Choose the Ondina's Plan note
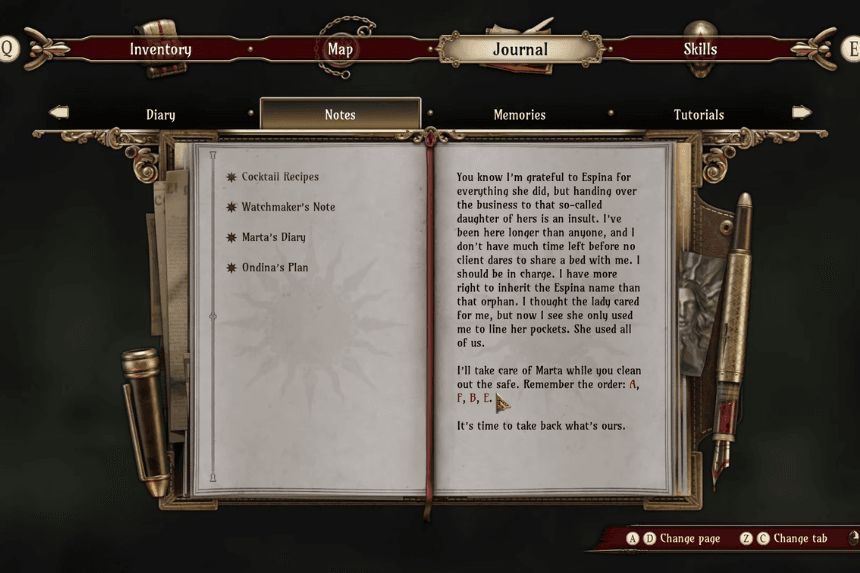860x573 pixels. click(x=274, y=268)
